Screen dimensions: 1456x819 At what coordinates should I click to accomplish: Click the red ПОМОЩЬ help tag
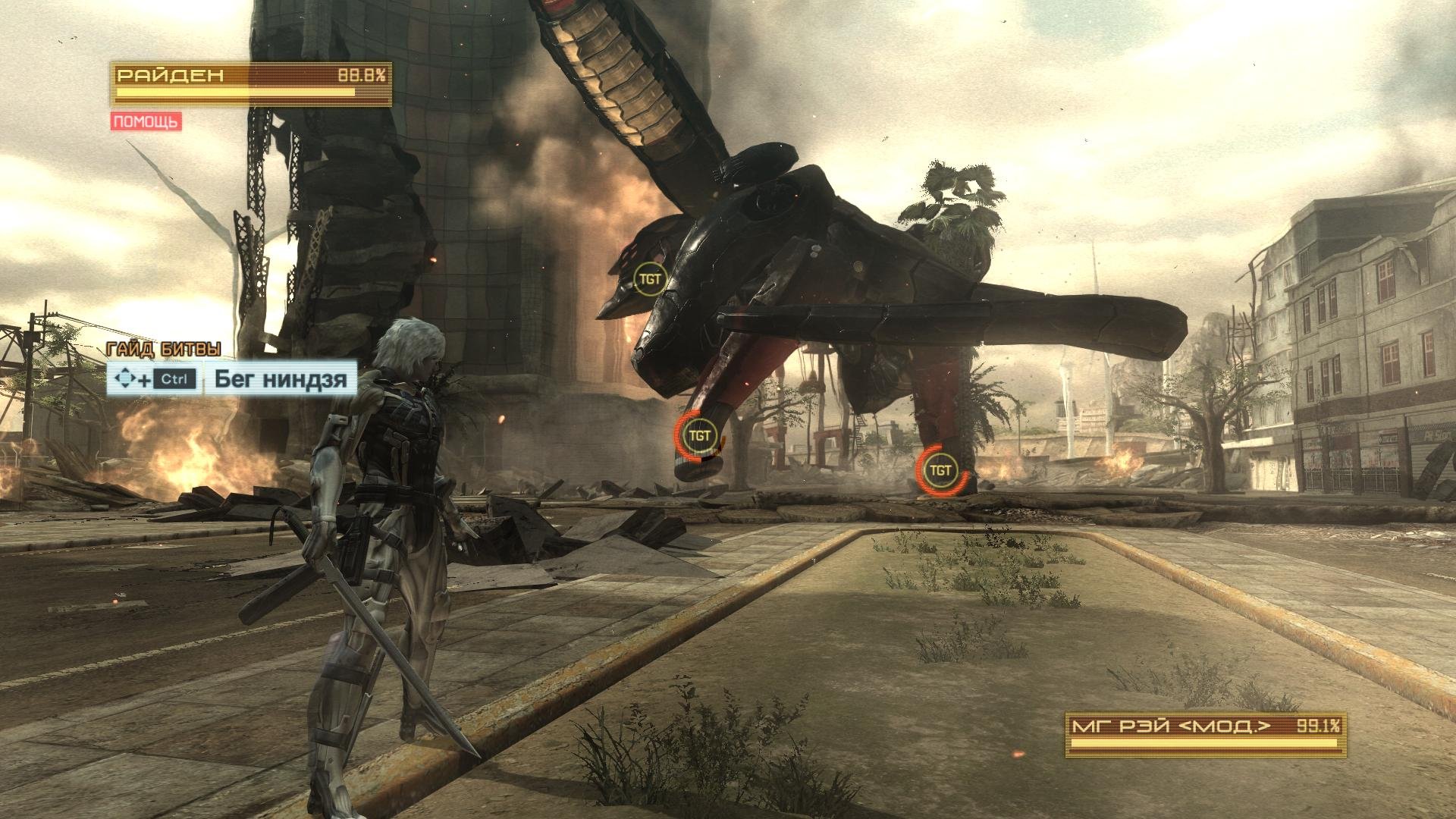click(146, 121)
